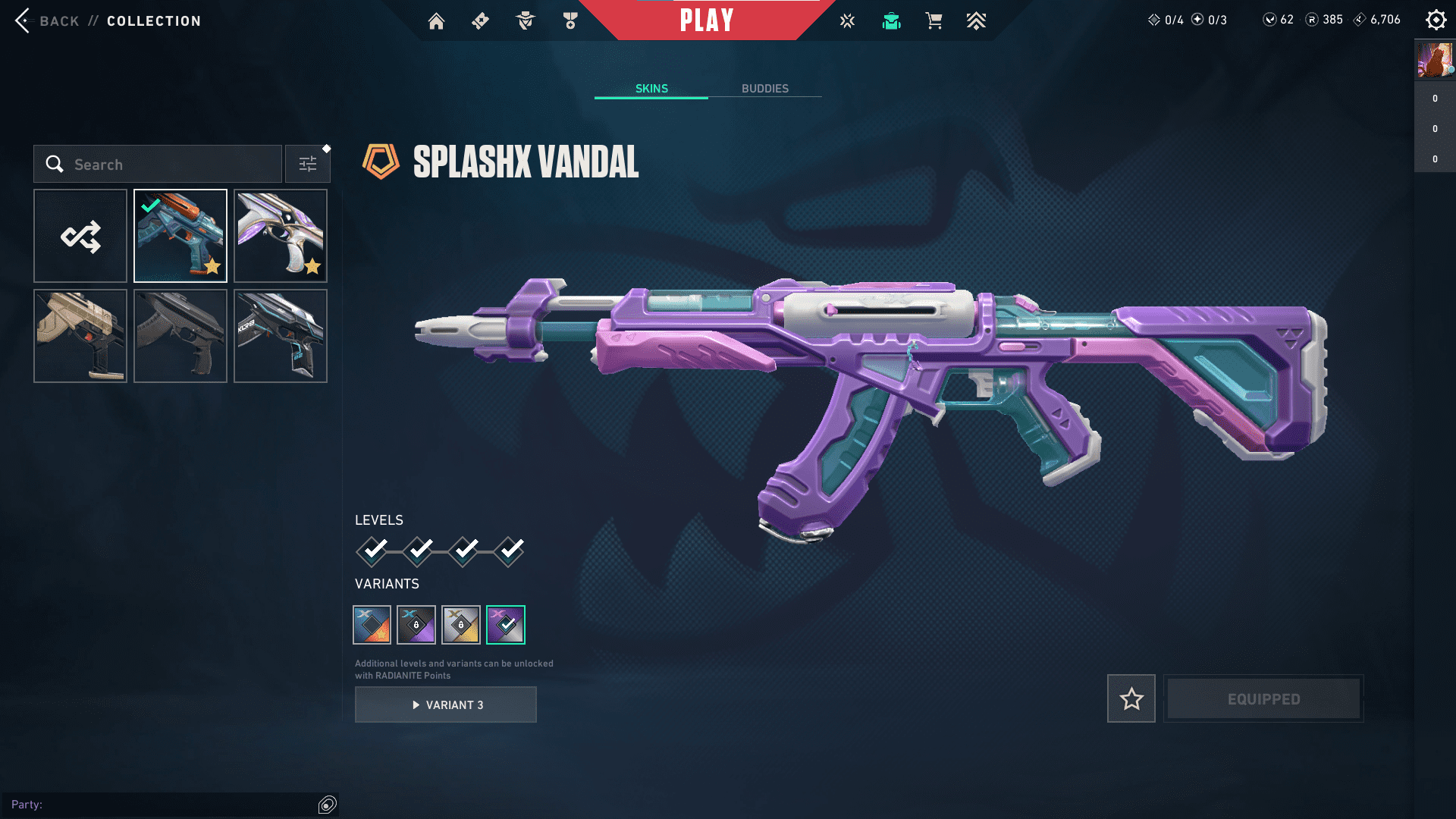The height and width of the screenshot is (819, 1456).
Task: Open the player avatar card
Action: pos(1435,60)
